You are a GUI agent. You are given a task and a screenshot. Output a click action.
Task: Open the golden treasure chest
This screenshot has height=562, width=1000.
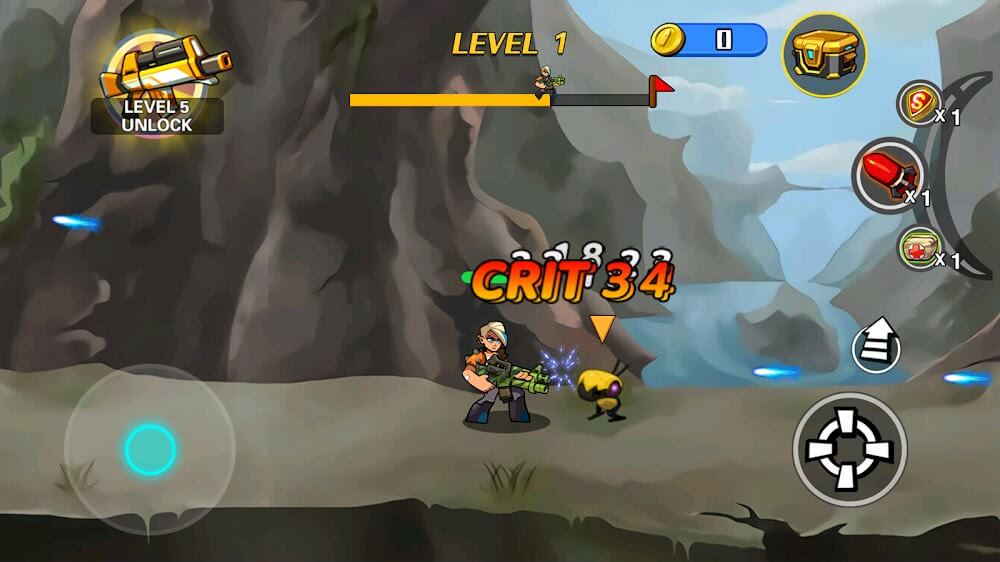pyautogui.click(x=824, y=55)
